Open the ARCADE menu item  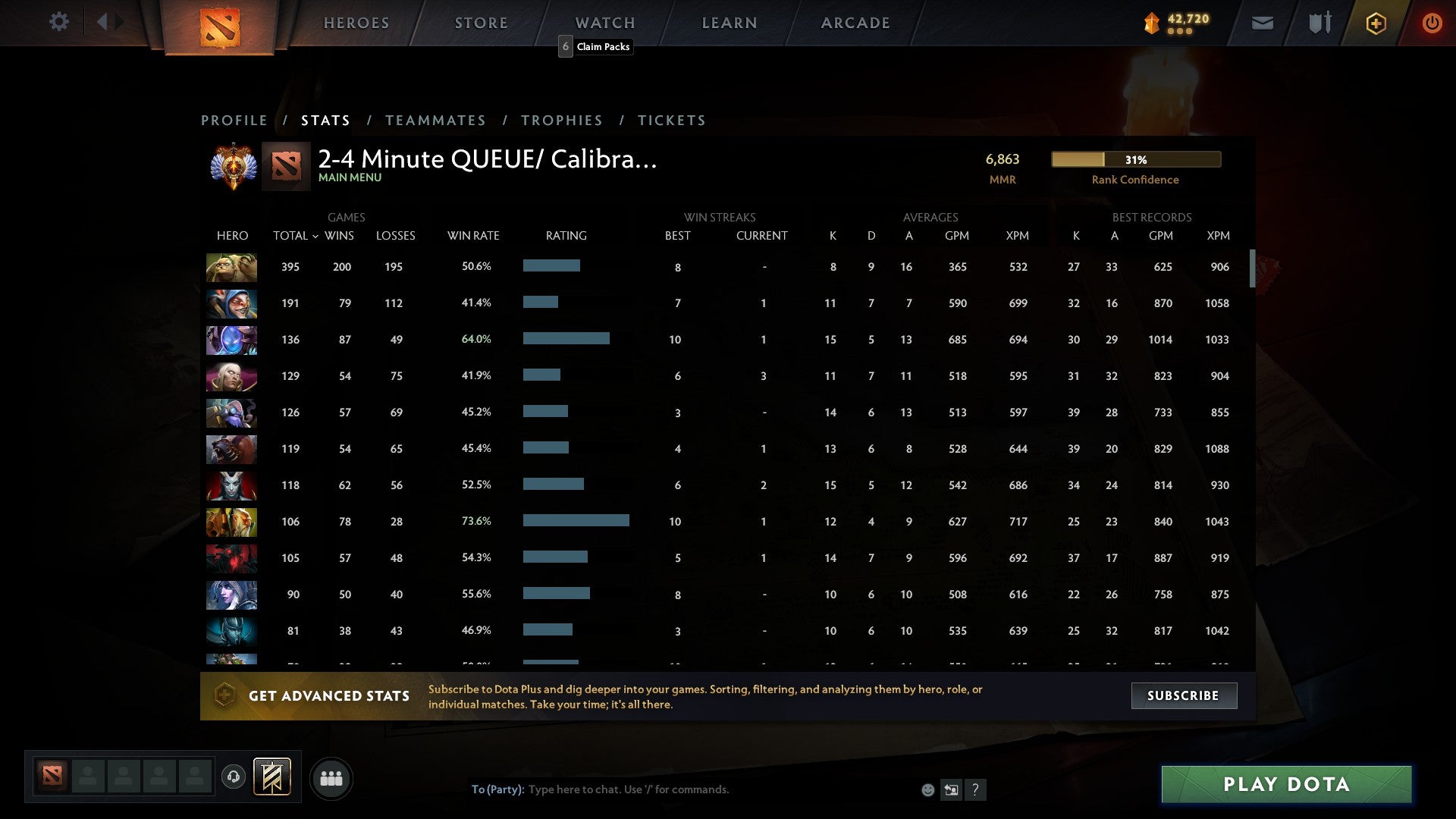[x=855, y=22]
